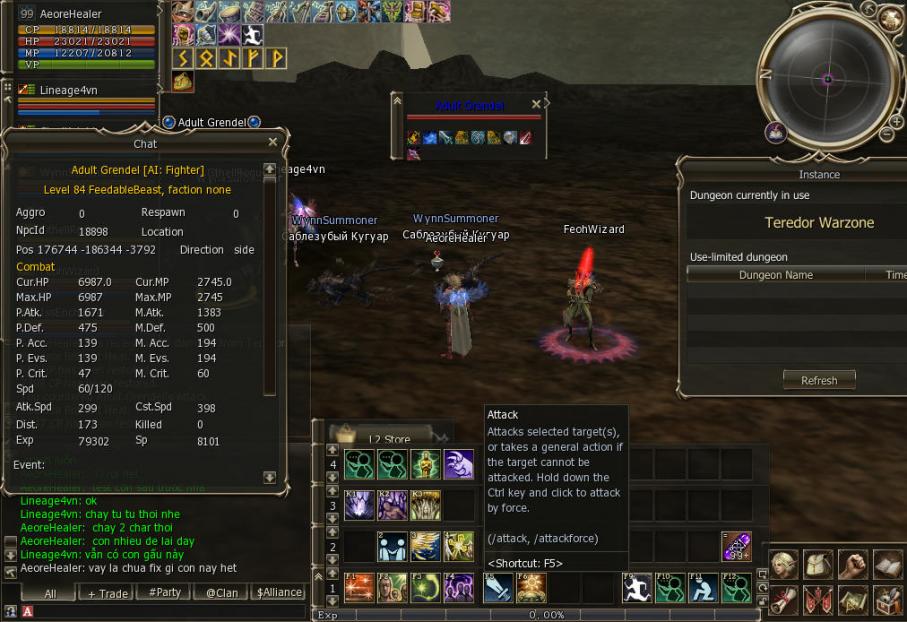The height and width of the screenshot is (622, 907).
Task: Use the running figure action on F9
Action: click(x=636, y=588)
